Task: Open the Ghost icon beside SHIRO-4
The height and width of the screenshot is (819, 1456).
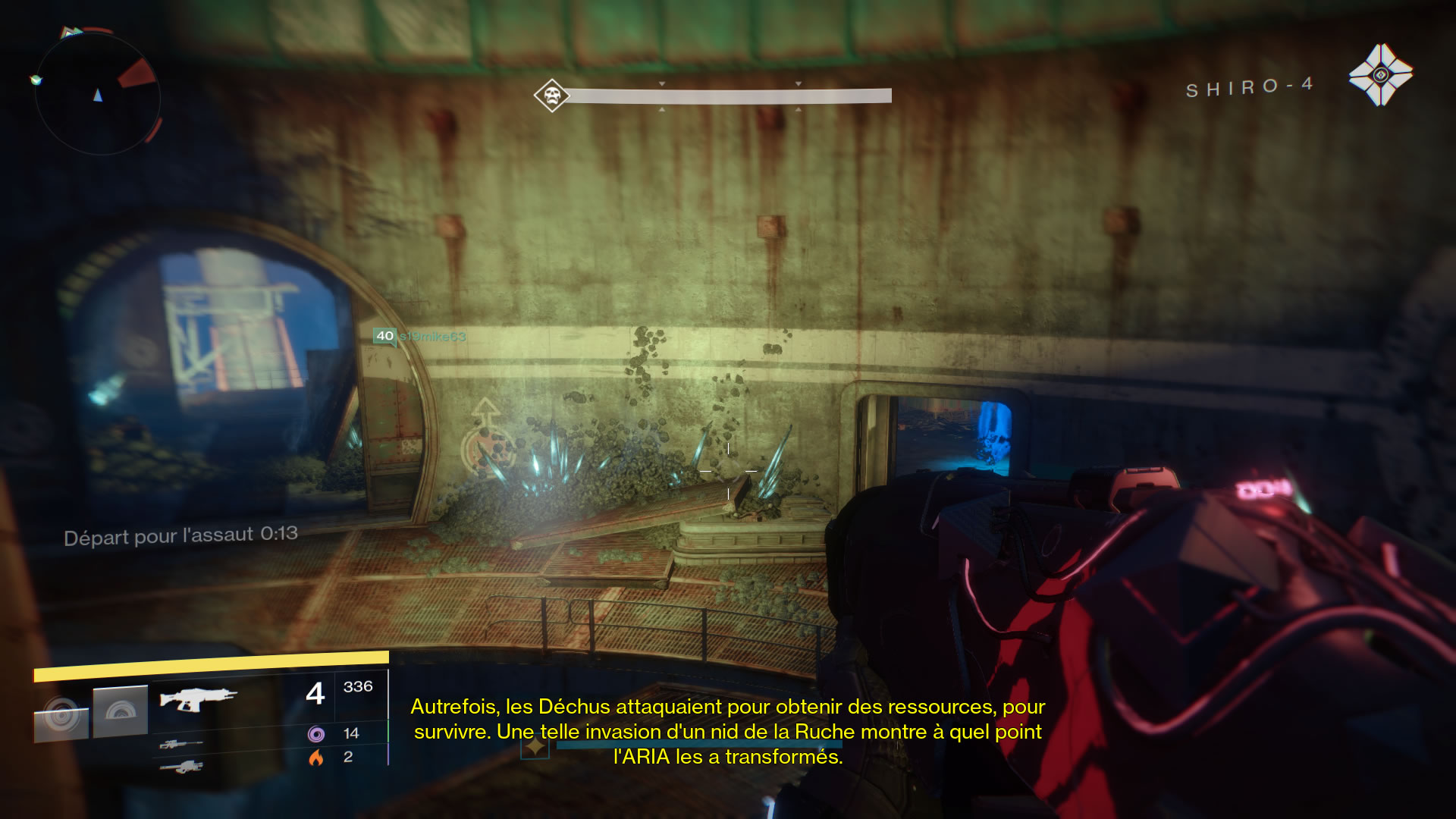Action: (1380, 75)
